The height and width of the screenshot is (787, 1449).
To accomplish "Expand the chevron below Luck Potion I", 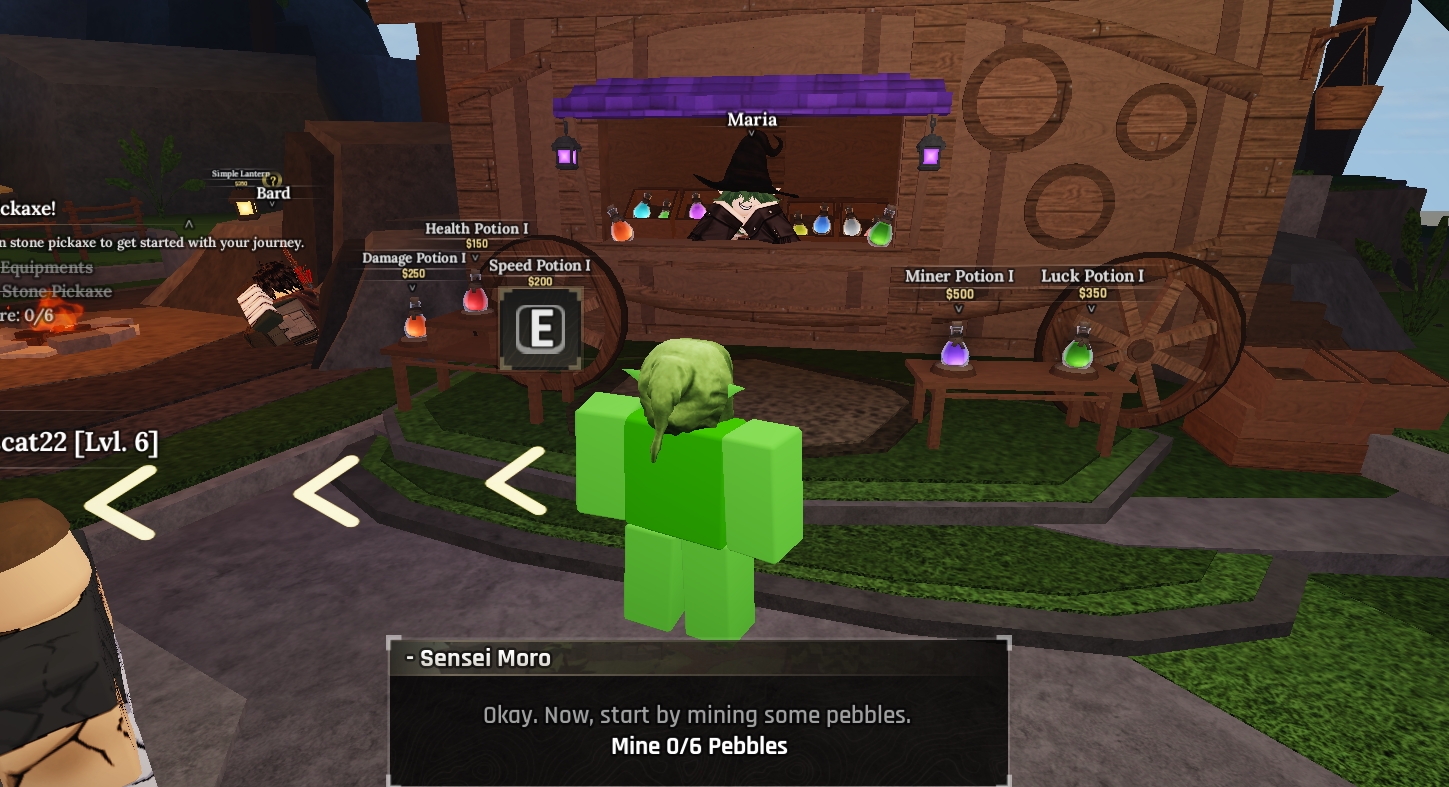I will 1090,305.
